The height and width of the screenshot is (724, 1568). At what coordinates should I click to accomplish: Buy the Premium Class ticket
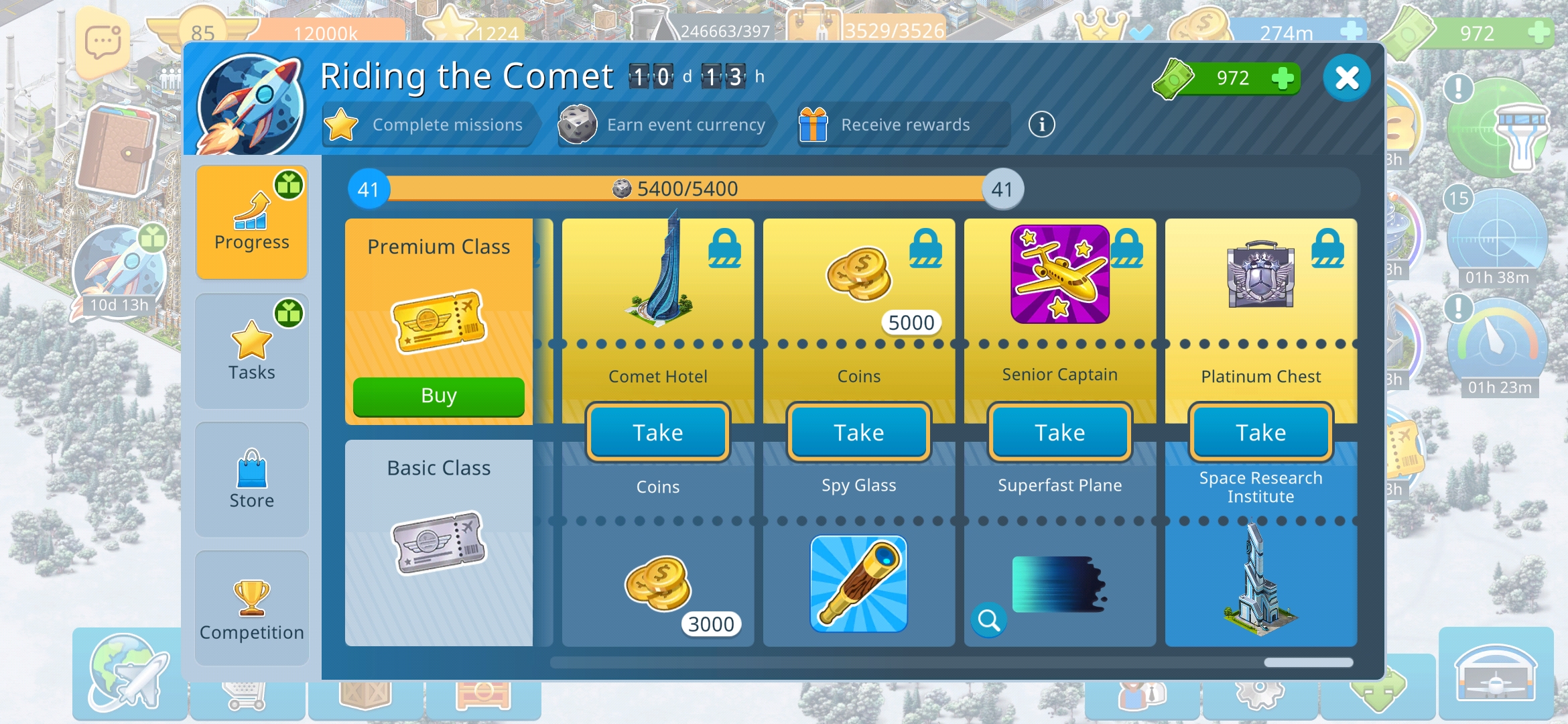tap(438, 396)
